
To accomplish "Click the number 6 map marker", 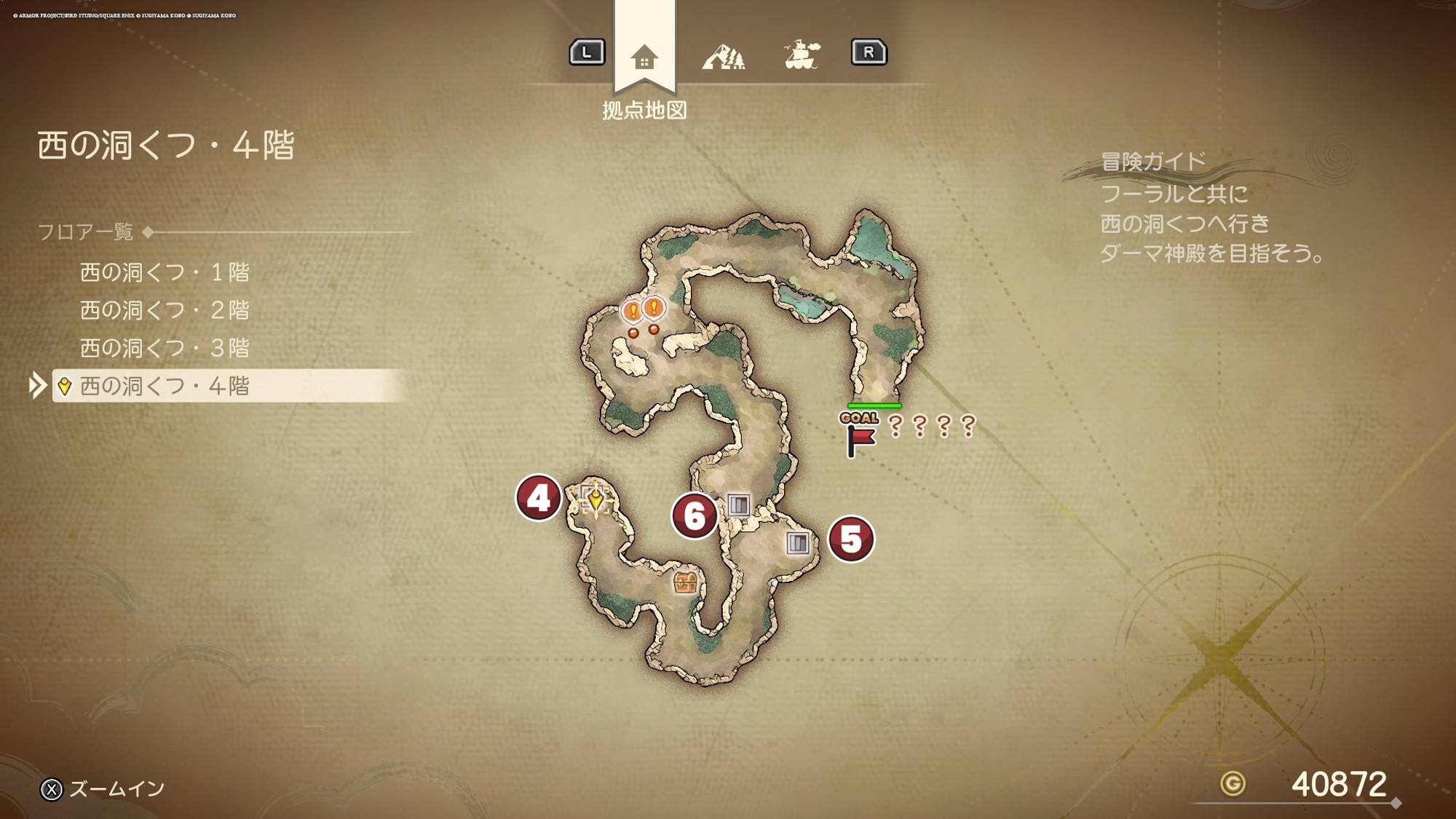I will click(695, 516).
